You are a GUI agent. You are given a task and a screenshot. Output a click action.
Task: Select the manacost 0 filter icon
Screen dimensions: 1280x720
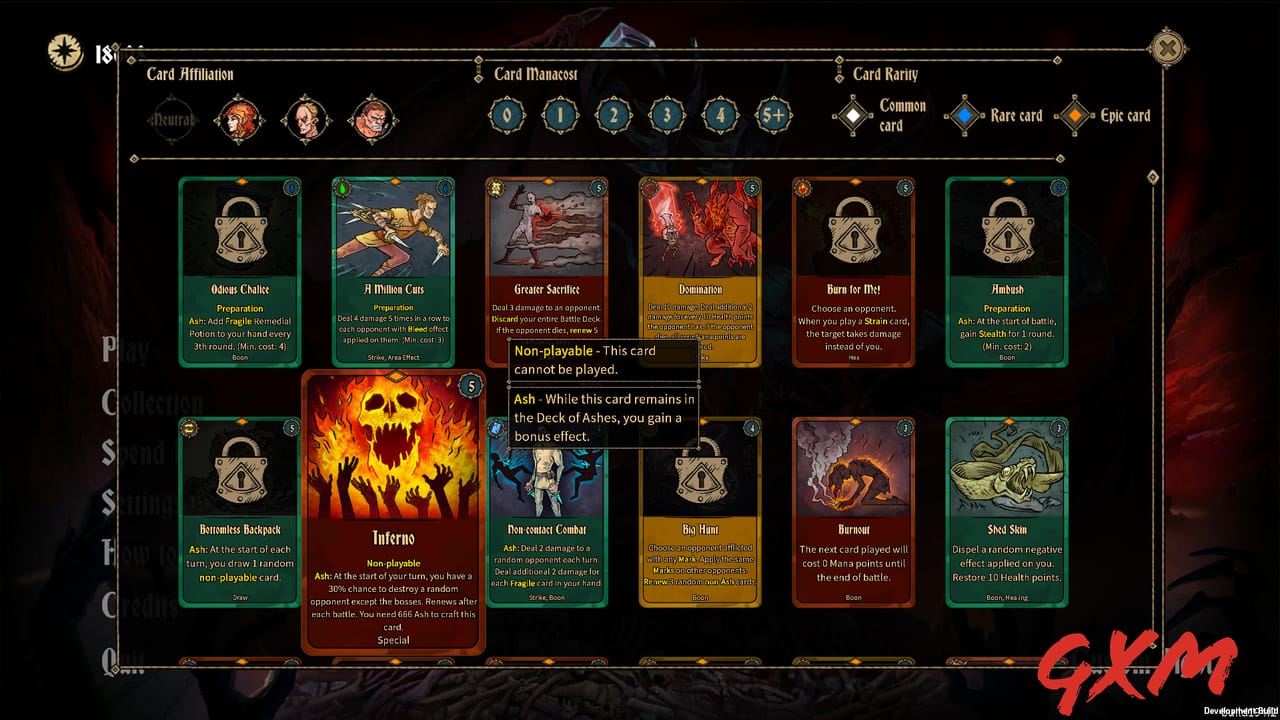point(506,115)
